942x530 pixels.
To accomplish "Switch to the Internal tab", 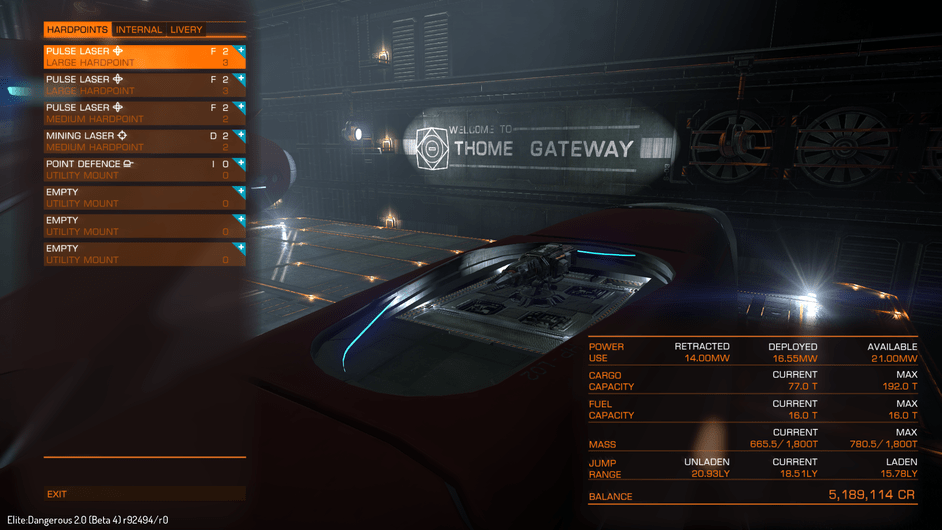I will click(138, 30).
